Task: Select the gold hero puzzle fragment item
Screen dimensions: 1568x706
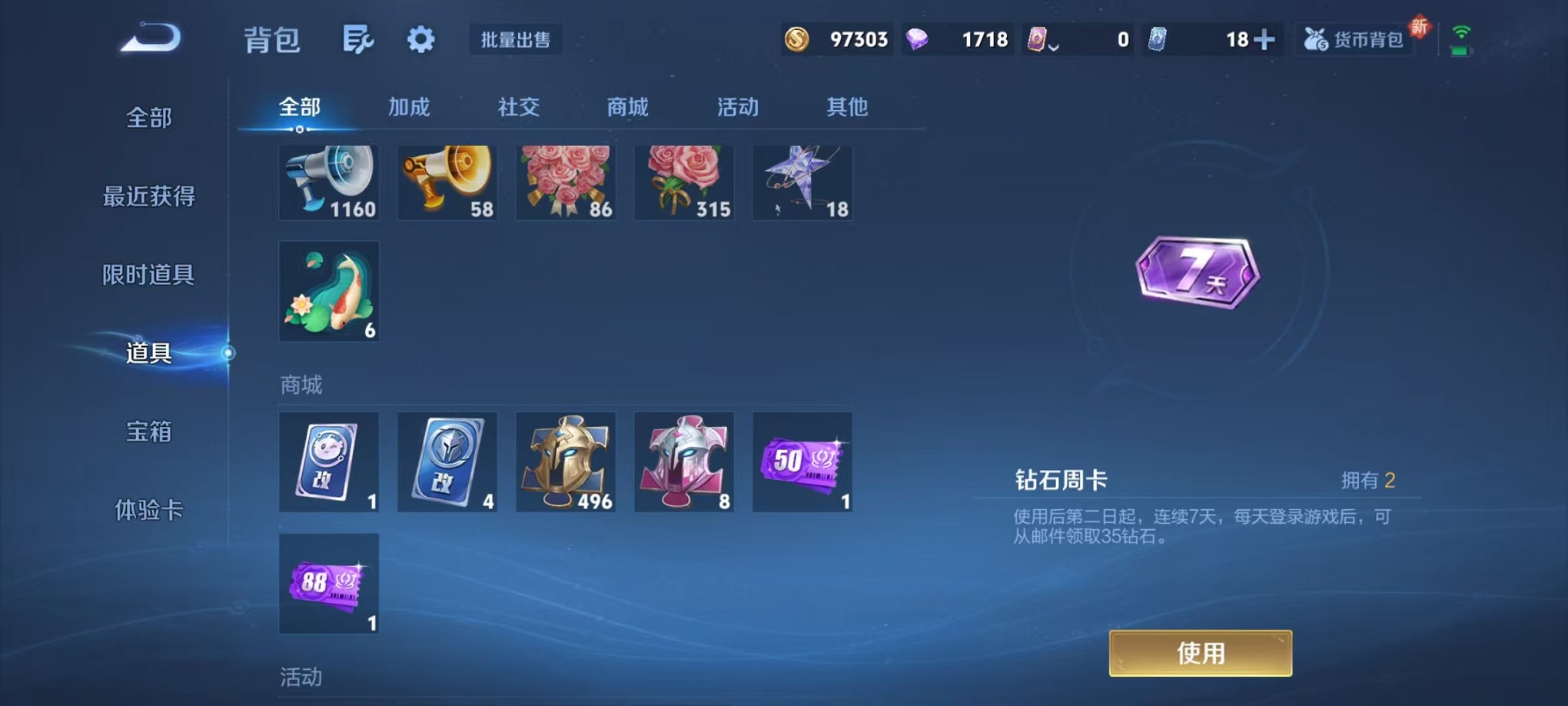Action: (x=566, y=461)
